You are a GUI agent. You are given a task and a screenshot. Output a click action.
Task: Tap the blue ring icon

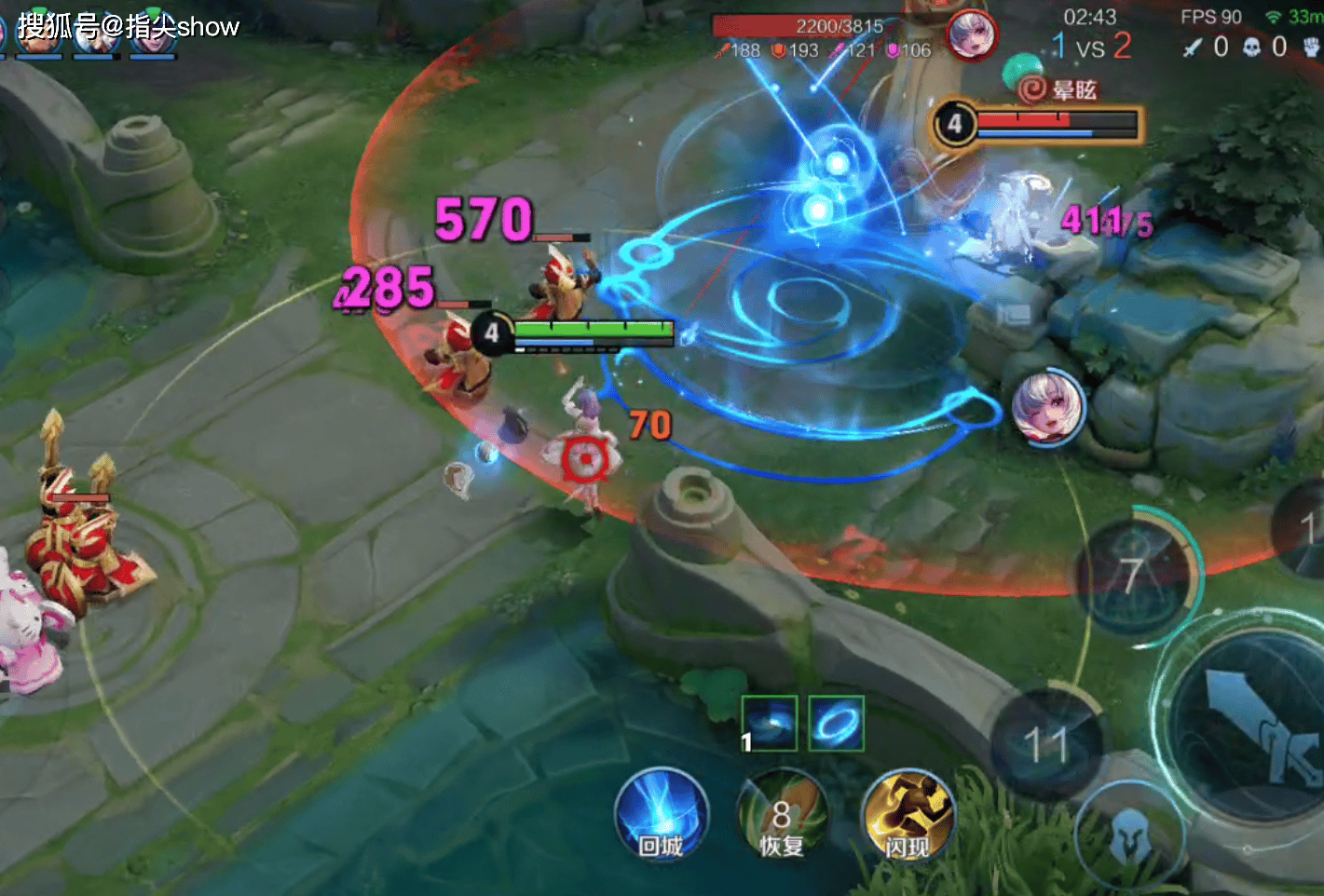(x=836, y=723)
